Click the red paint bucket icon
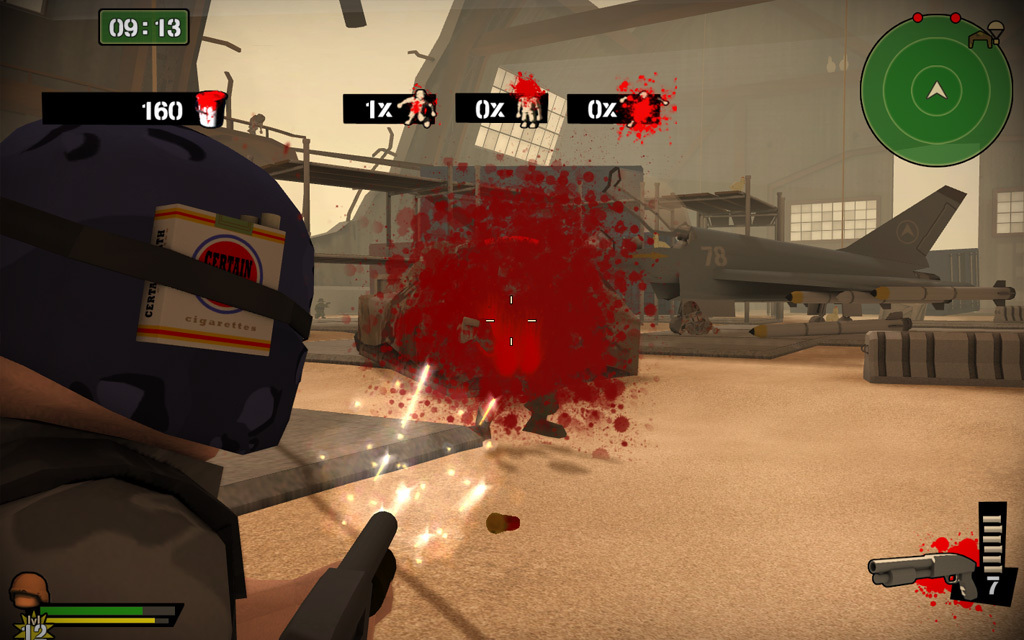1024x640 pixels. tap(211, 108)
